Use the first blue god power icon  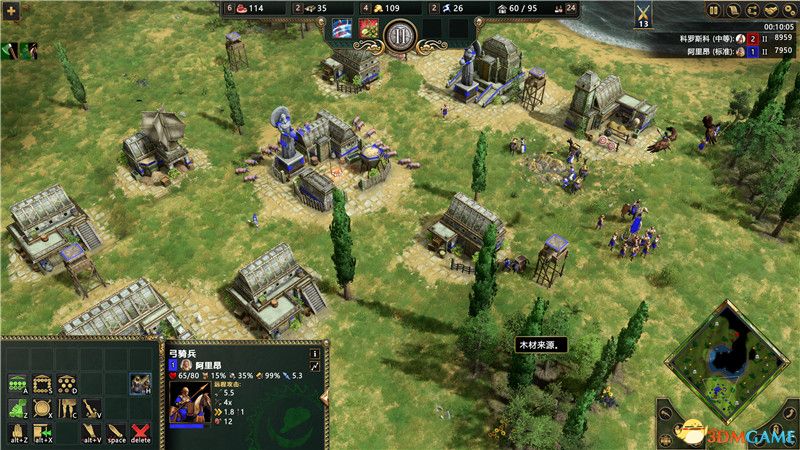[x=342, y=30]
